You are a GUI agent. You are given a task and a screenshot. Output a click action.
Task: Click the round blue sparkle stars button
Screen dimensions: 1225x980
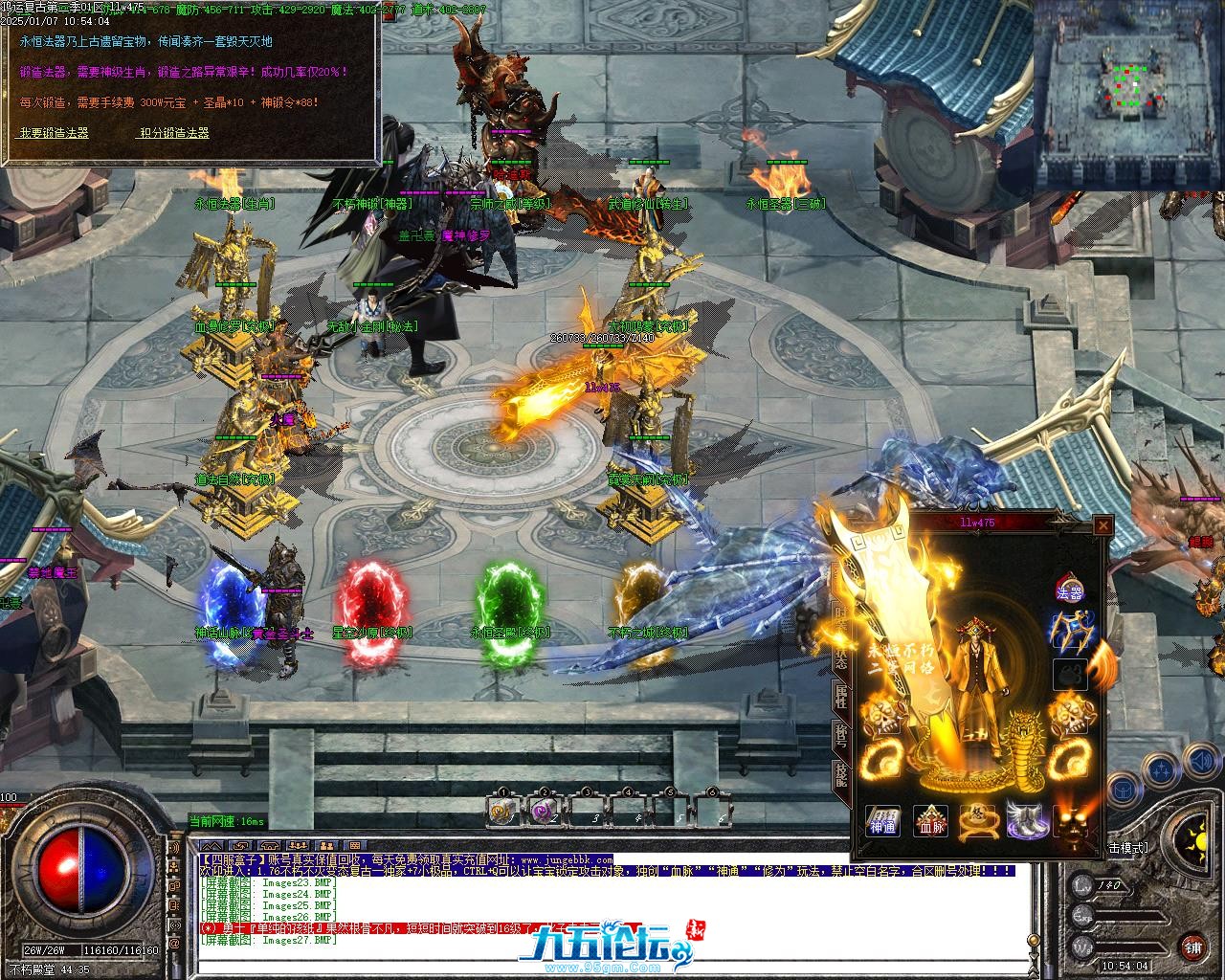click(1161, 768)
